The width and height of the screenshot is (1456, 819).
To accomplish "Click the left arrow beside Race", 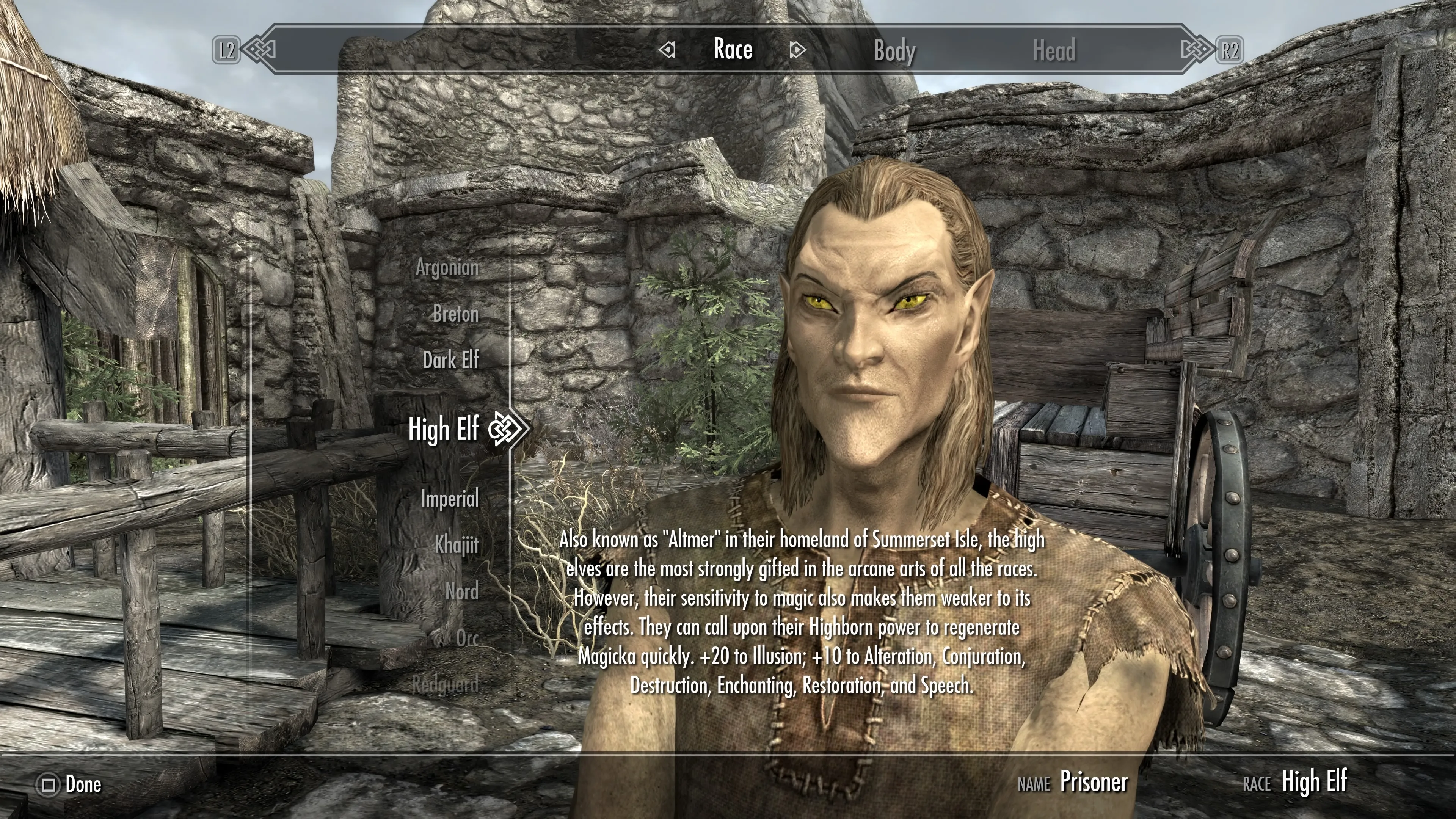I will click(667, 50).
